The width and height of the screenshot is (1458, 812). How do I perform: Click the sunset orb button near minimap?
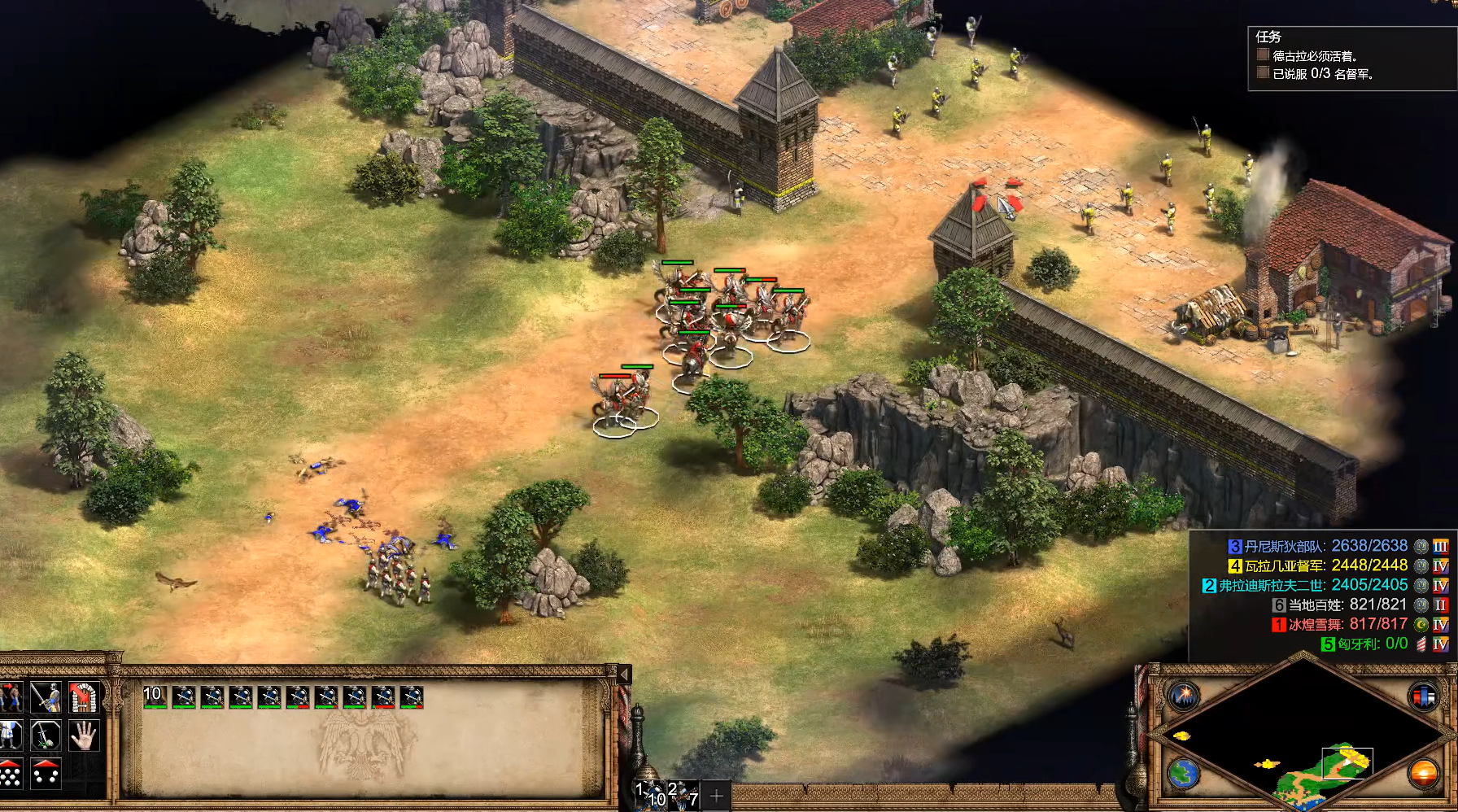pos(1423,773)
